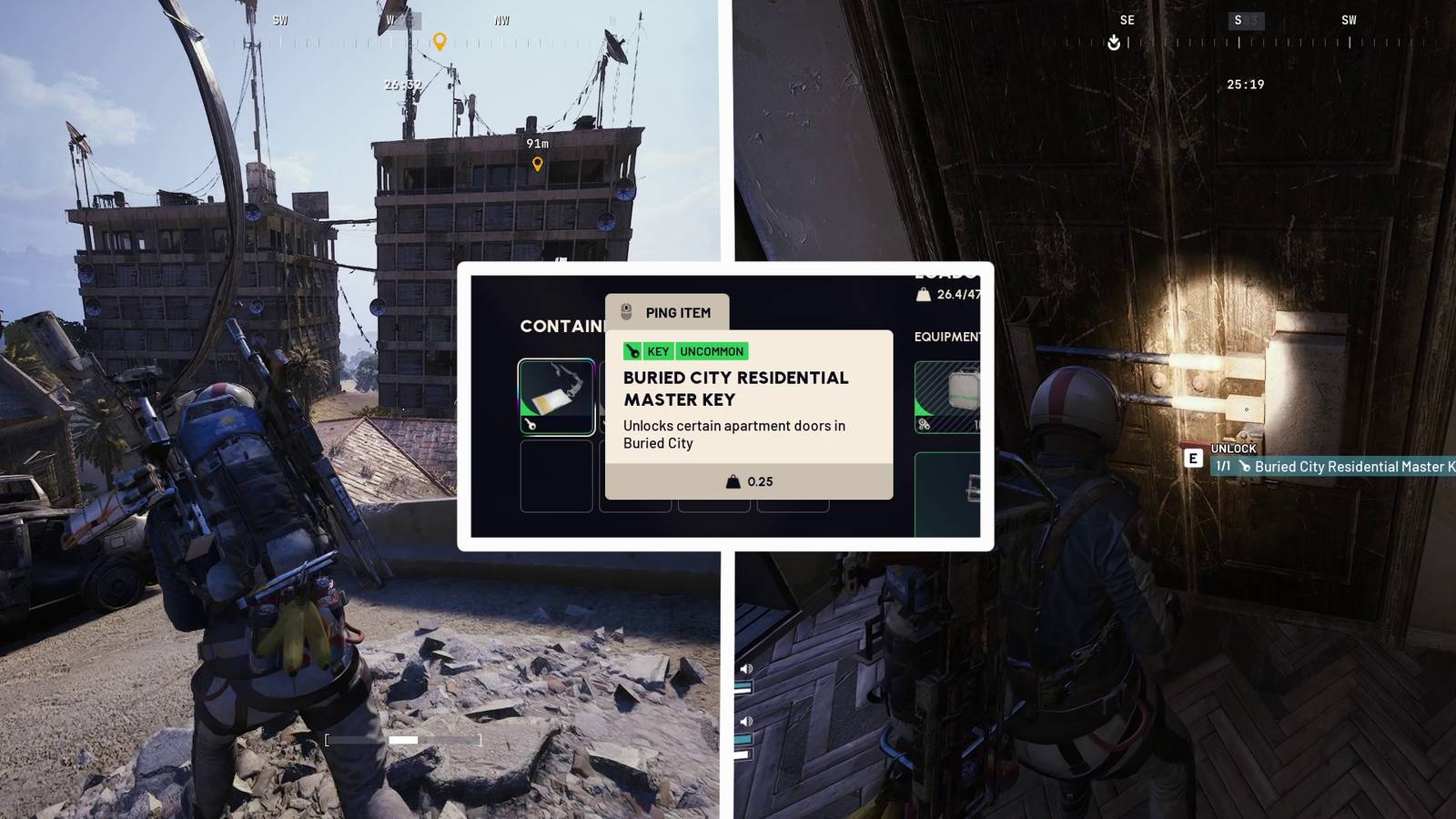Select the key icon inside the unlock banner
1456x819 pixels.
(1245, 466)
